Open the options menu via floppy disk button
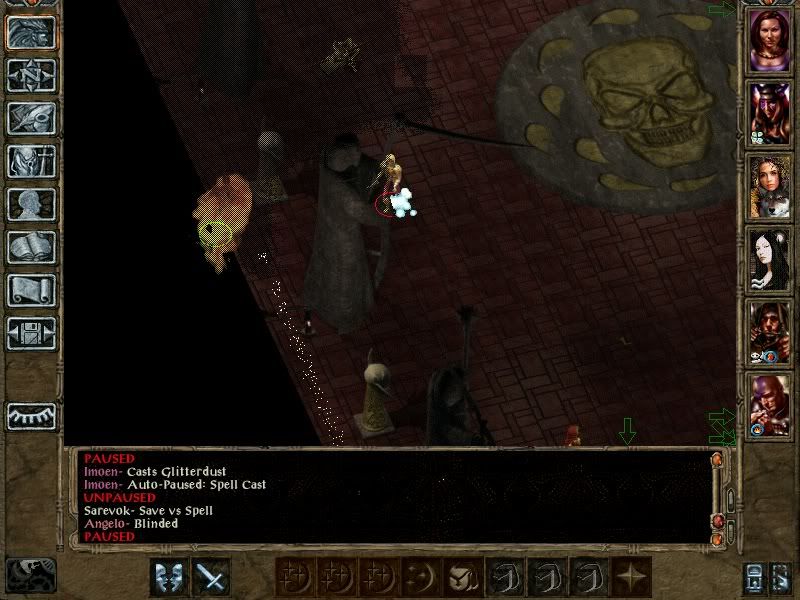 pyautogui.click(x=31, y=333)
